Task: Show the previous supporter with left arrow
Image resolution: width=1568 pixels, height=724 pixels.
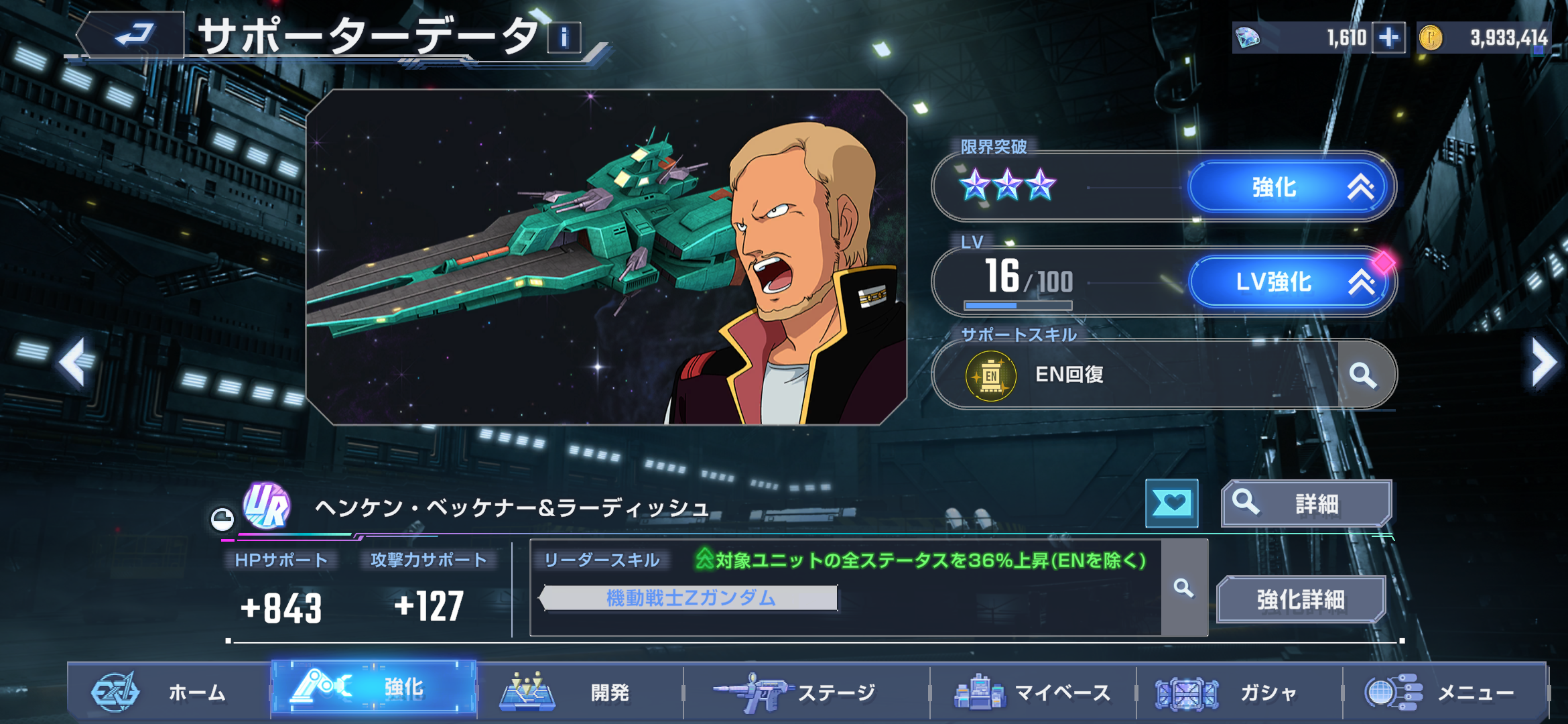Action: point(72,362)
